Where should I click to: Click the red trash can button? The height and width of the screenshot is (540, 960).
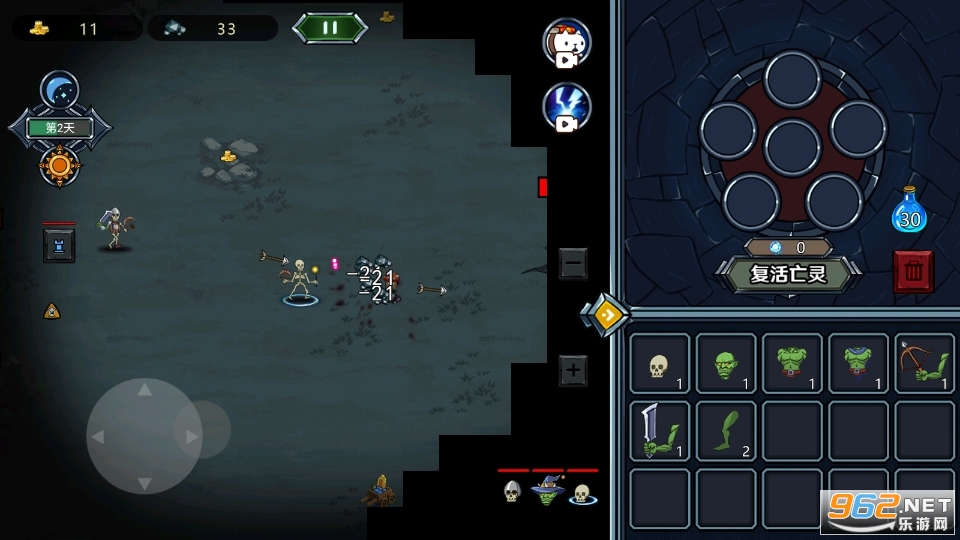click(x=913, y=271)
